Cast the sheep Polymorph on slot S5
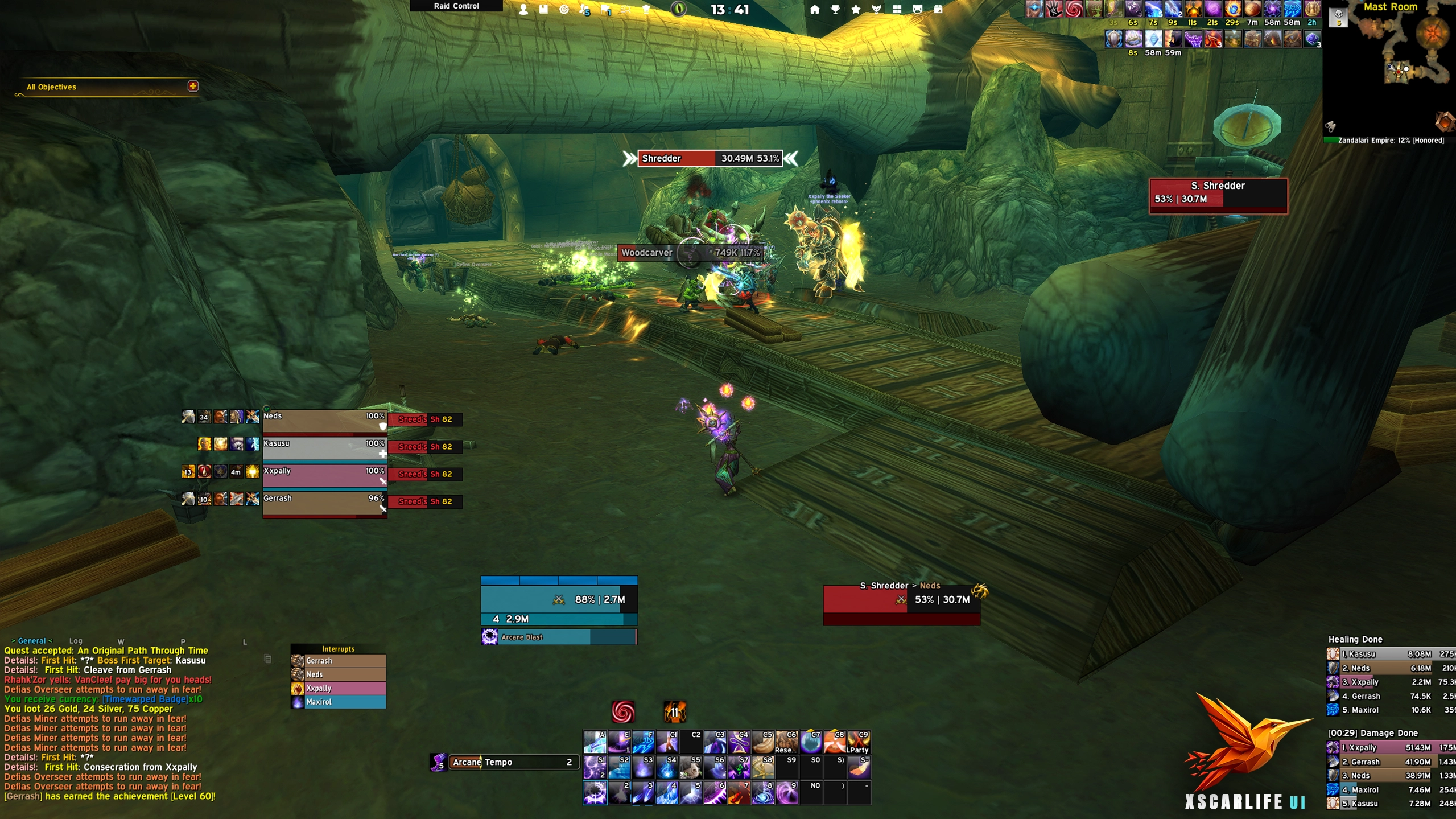The width and height of the screenshot is (1456, 819). 691,768
